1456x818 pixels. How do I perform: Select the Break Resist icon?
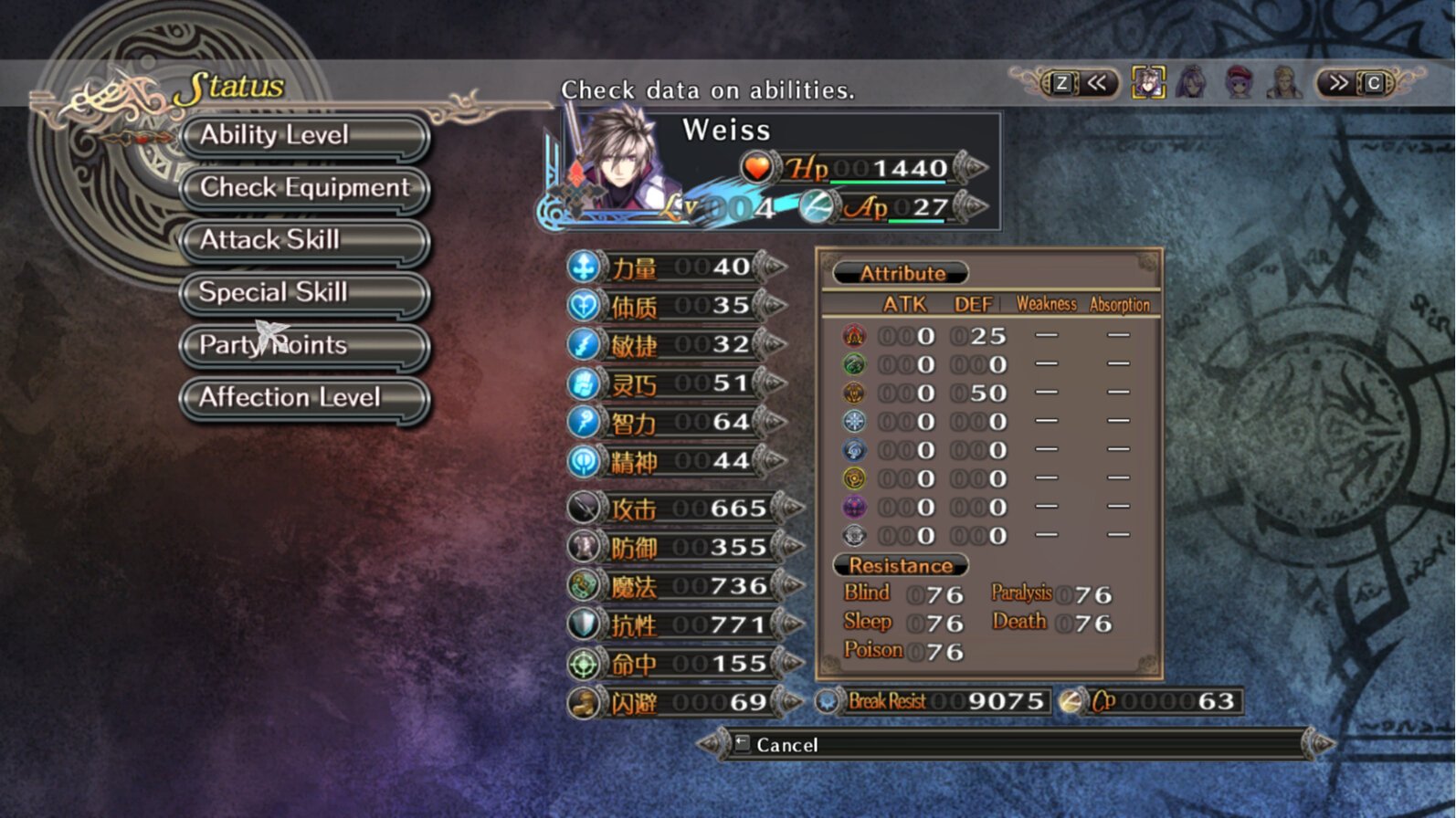(829, 700)
